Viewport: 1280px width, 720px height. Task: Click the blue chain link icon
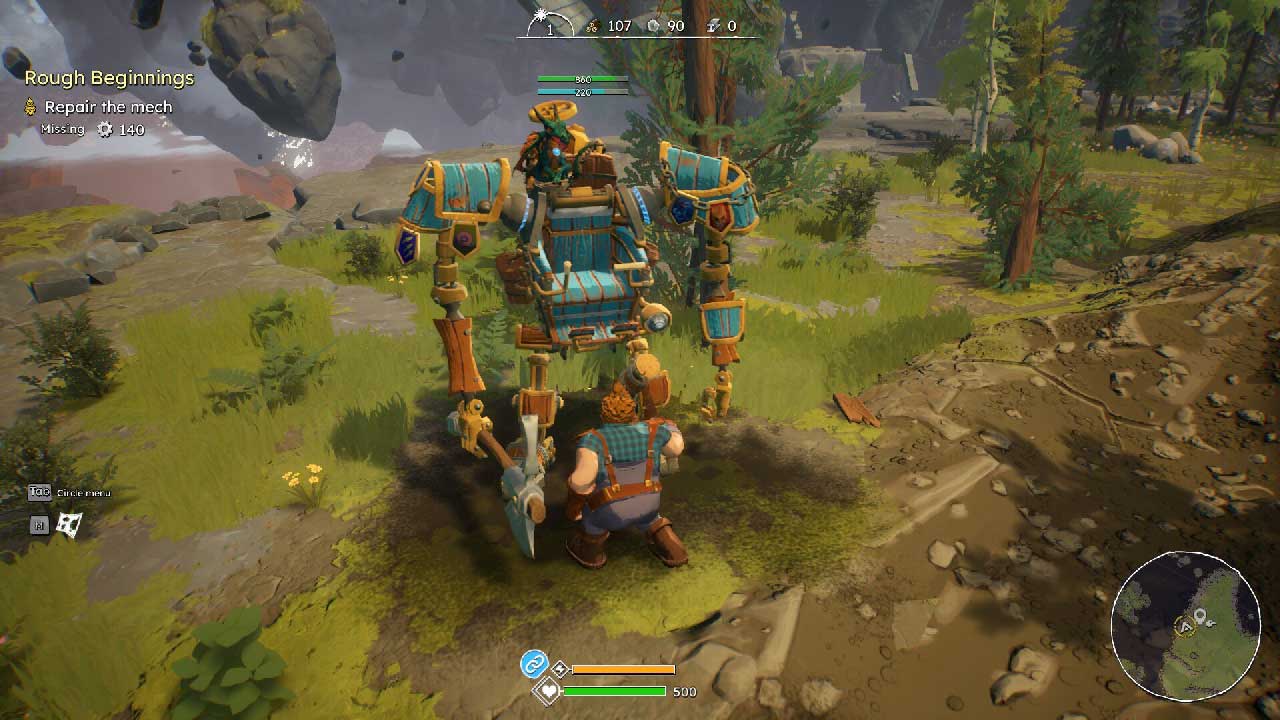coord(534,663)
